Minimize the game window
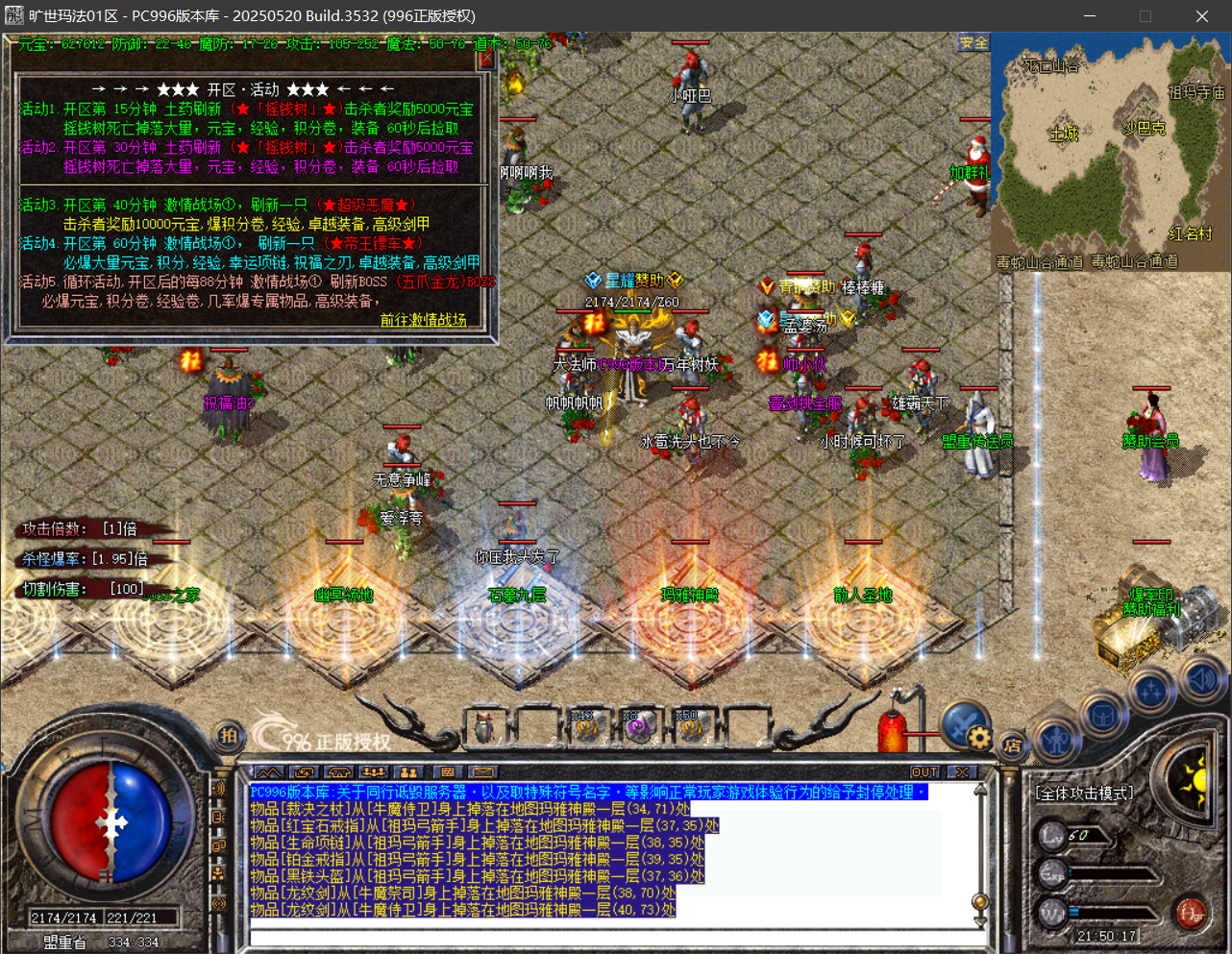 (x=1090, y=16)
